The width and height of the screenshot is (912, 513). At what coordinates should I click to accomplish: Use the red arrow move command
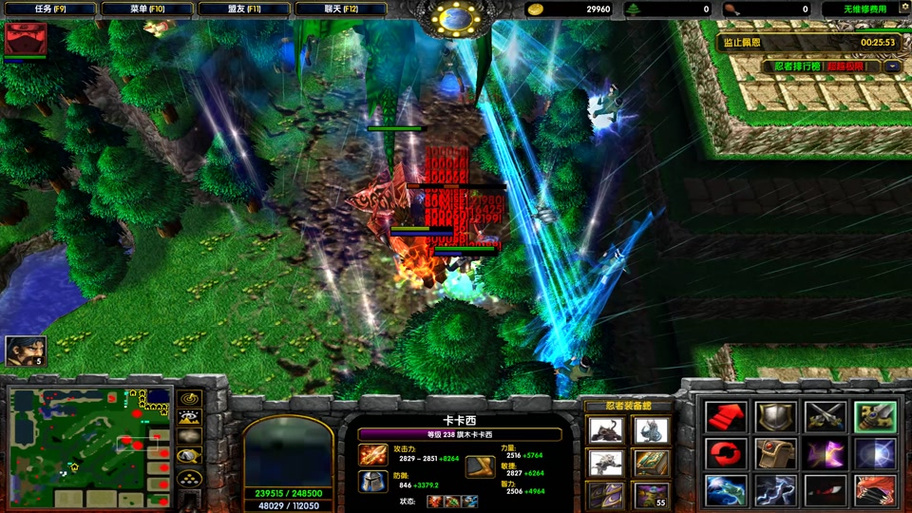click(726, 416)
